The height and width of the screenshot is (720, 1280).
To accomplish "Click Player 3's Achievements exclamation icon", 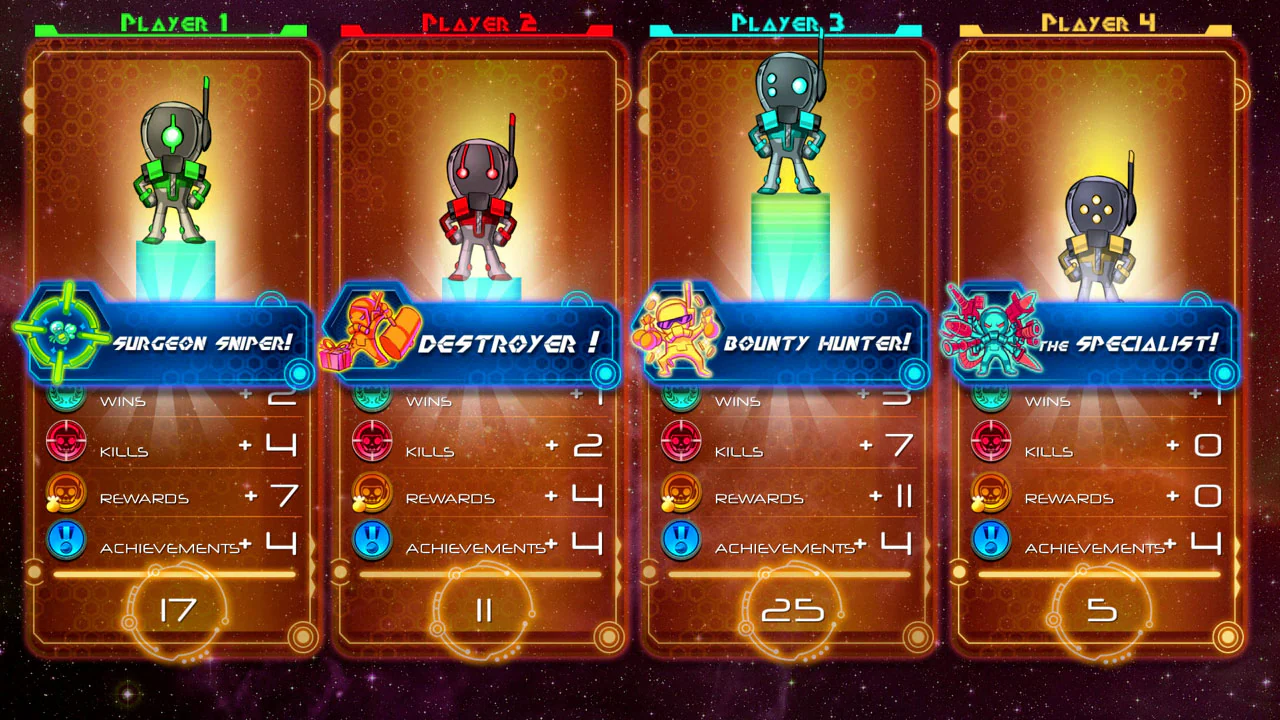I will (x=681, y=540).
